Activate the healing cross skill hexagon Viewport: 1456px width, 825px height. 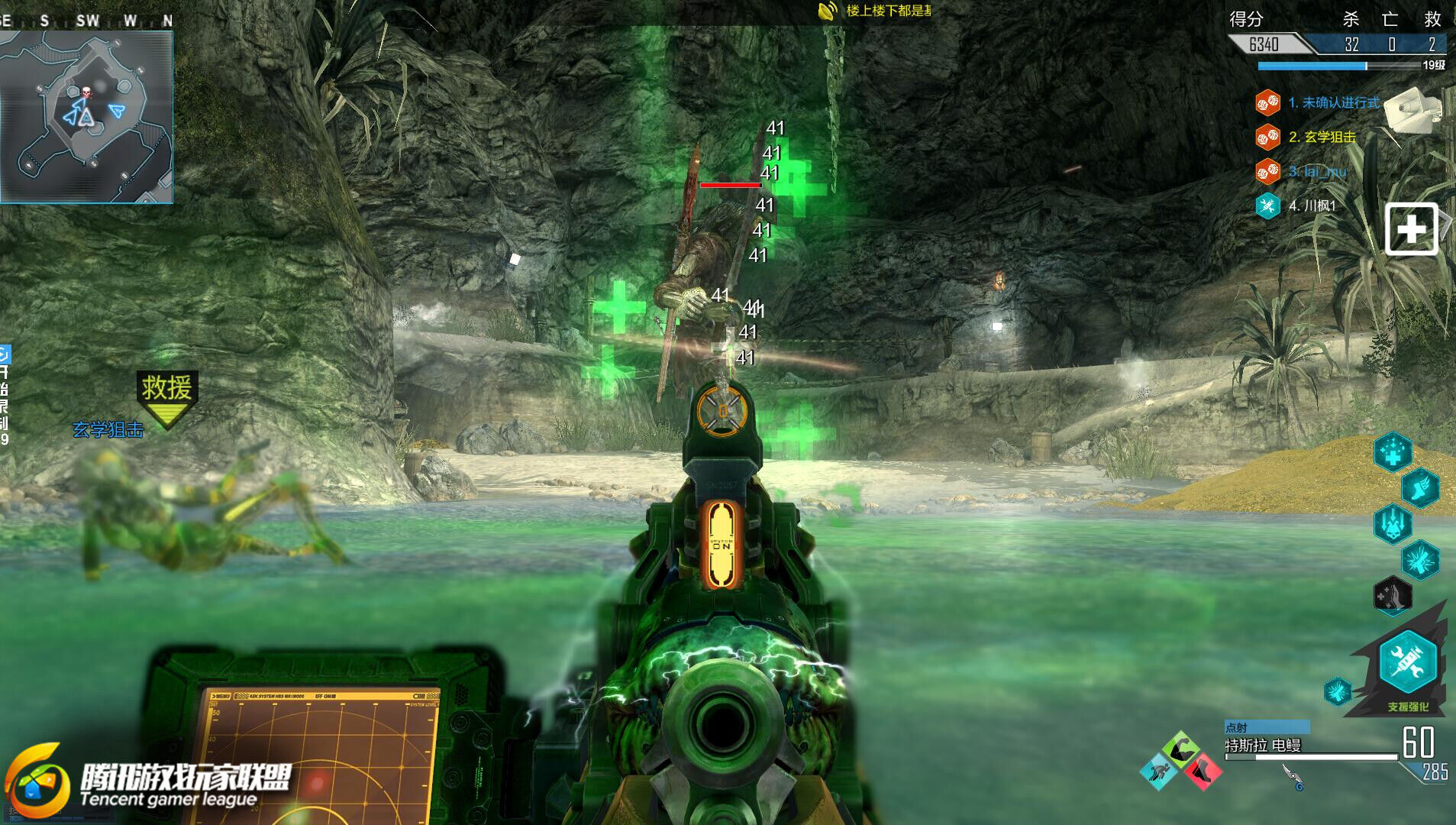pyautogui.click(x=1393, y=452)
